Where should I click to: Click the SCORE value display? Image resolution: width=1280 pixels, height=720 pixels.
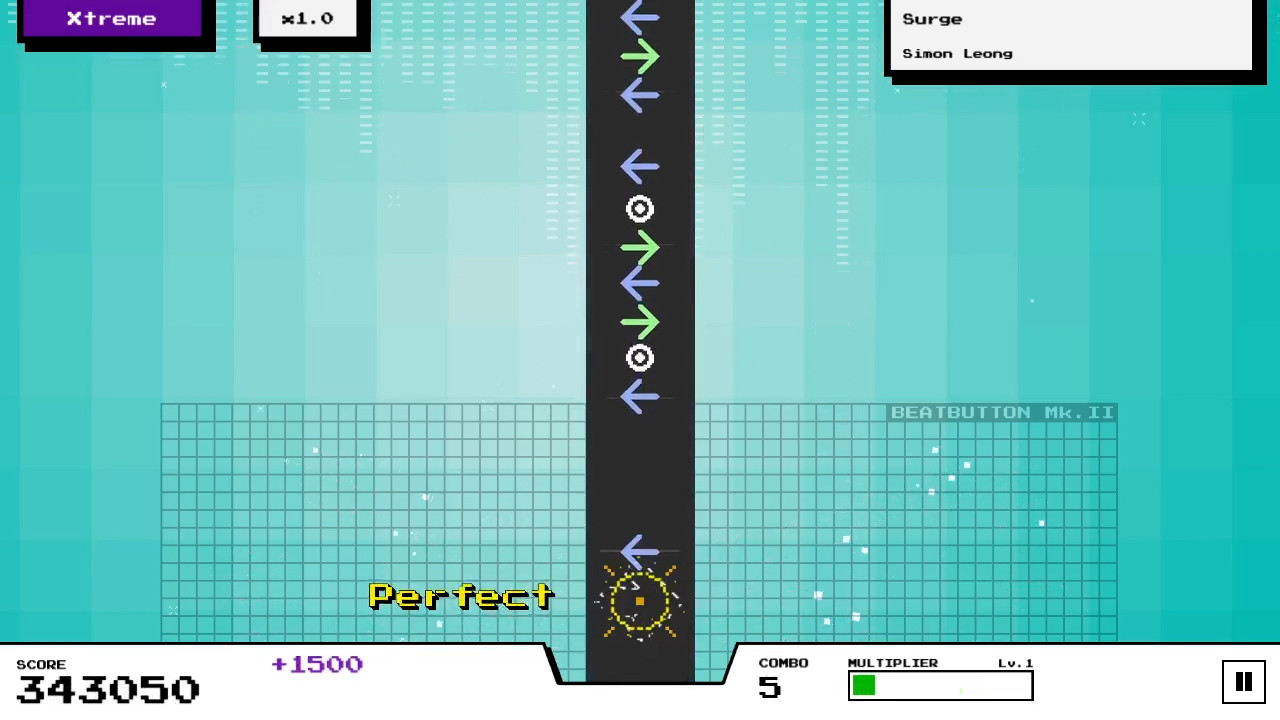107,689
